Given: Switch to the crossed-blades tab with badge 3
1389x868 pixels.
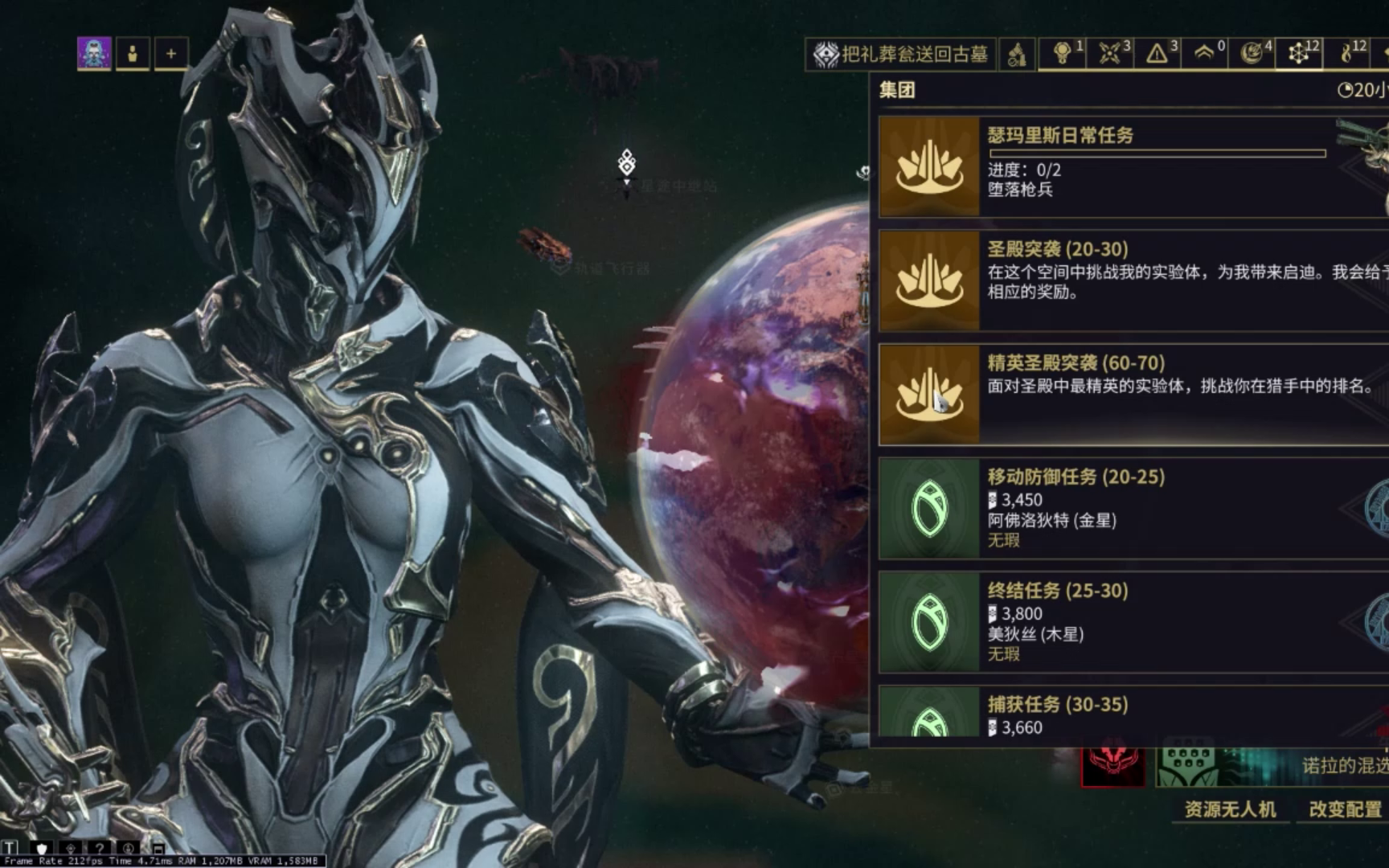Looking at the screenshot, I should pyautogui.click(x=1110, y=54).
